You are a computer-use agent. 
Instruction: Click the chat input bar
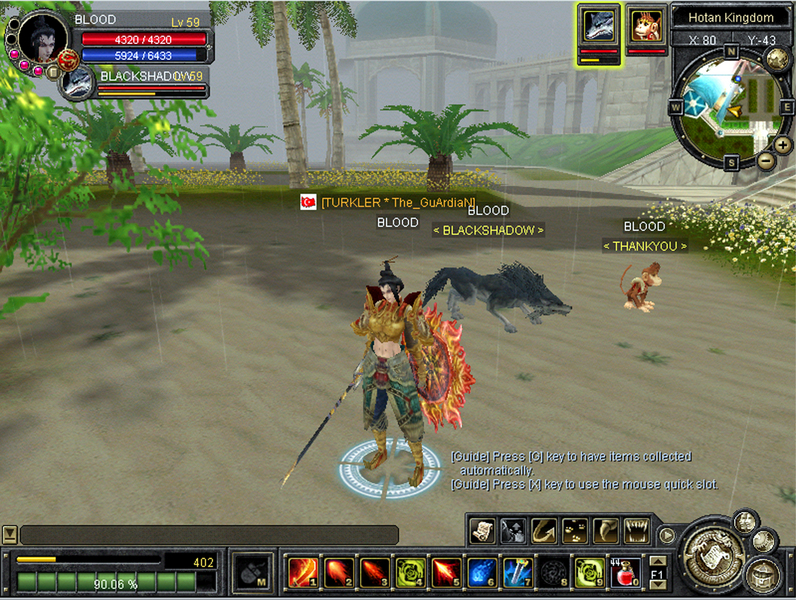click(209, 535)
